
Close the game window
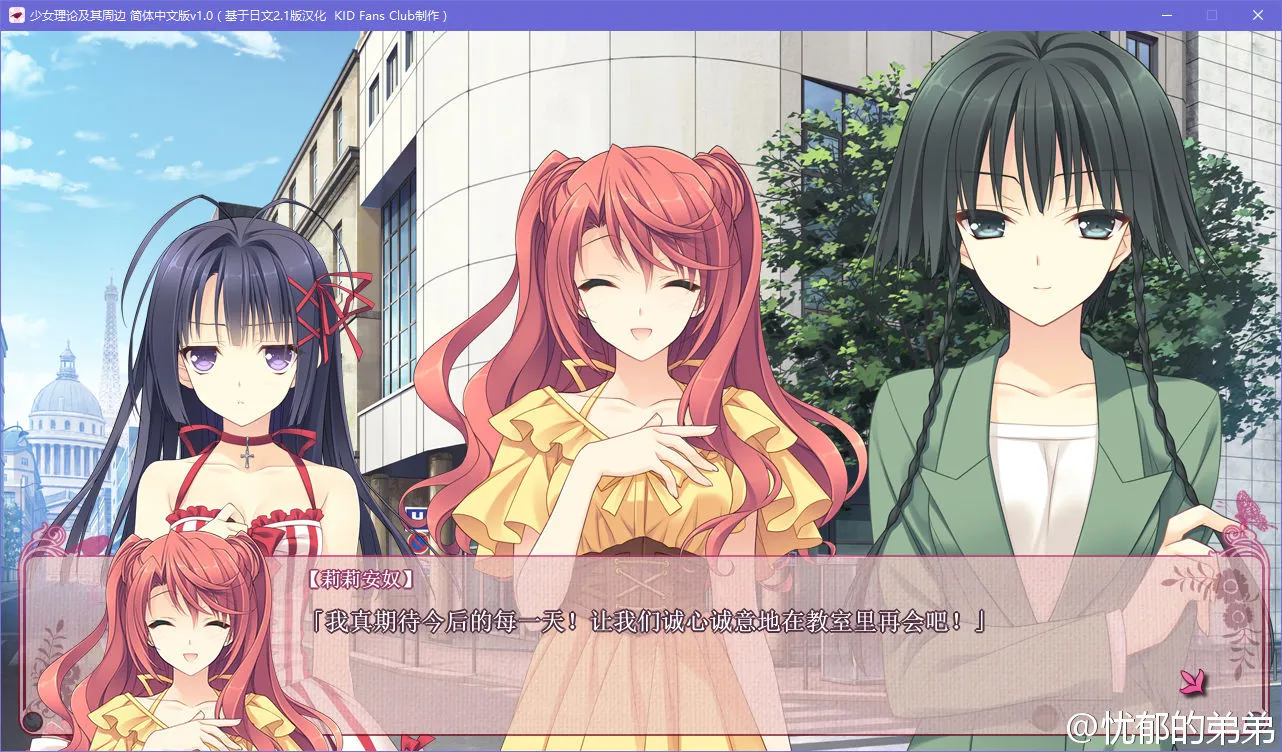tap(1256, 15)
